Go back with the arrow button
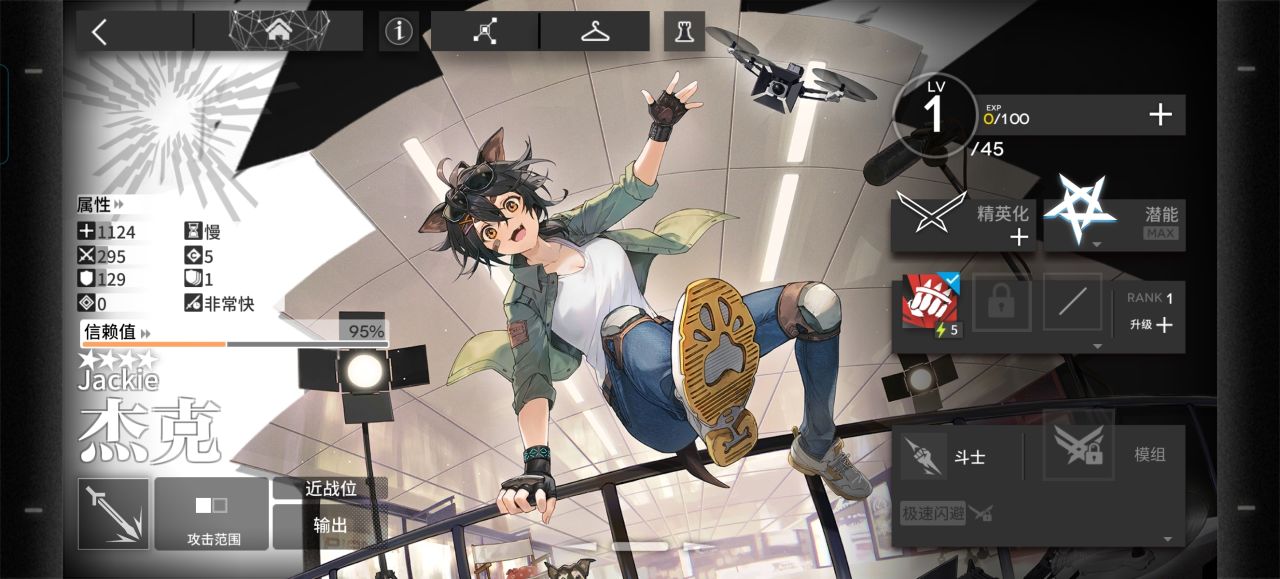Viewport: 1280px width, 579px height. coord(100,31)
